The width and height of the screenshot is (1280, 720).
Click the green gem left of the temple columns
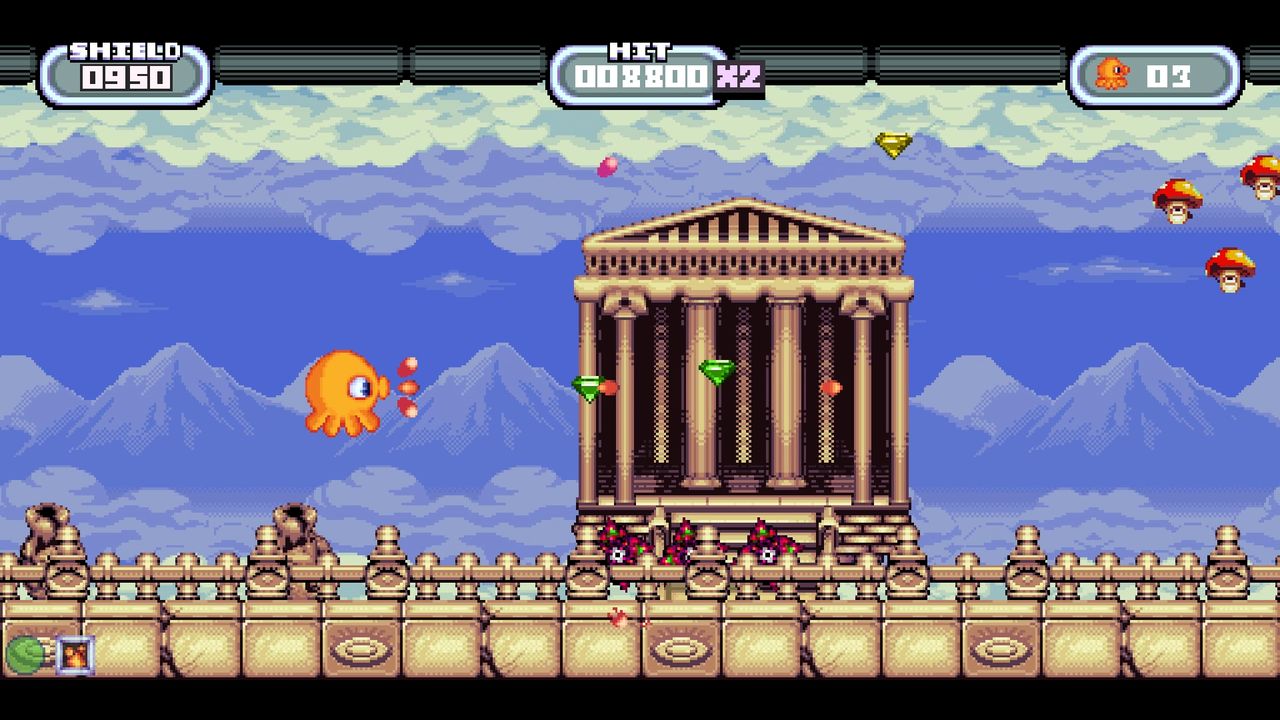click(586, 385)
